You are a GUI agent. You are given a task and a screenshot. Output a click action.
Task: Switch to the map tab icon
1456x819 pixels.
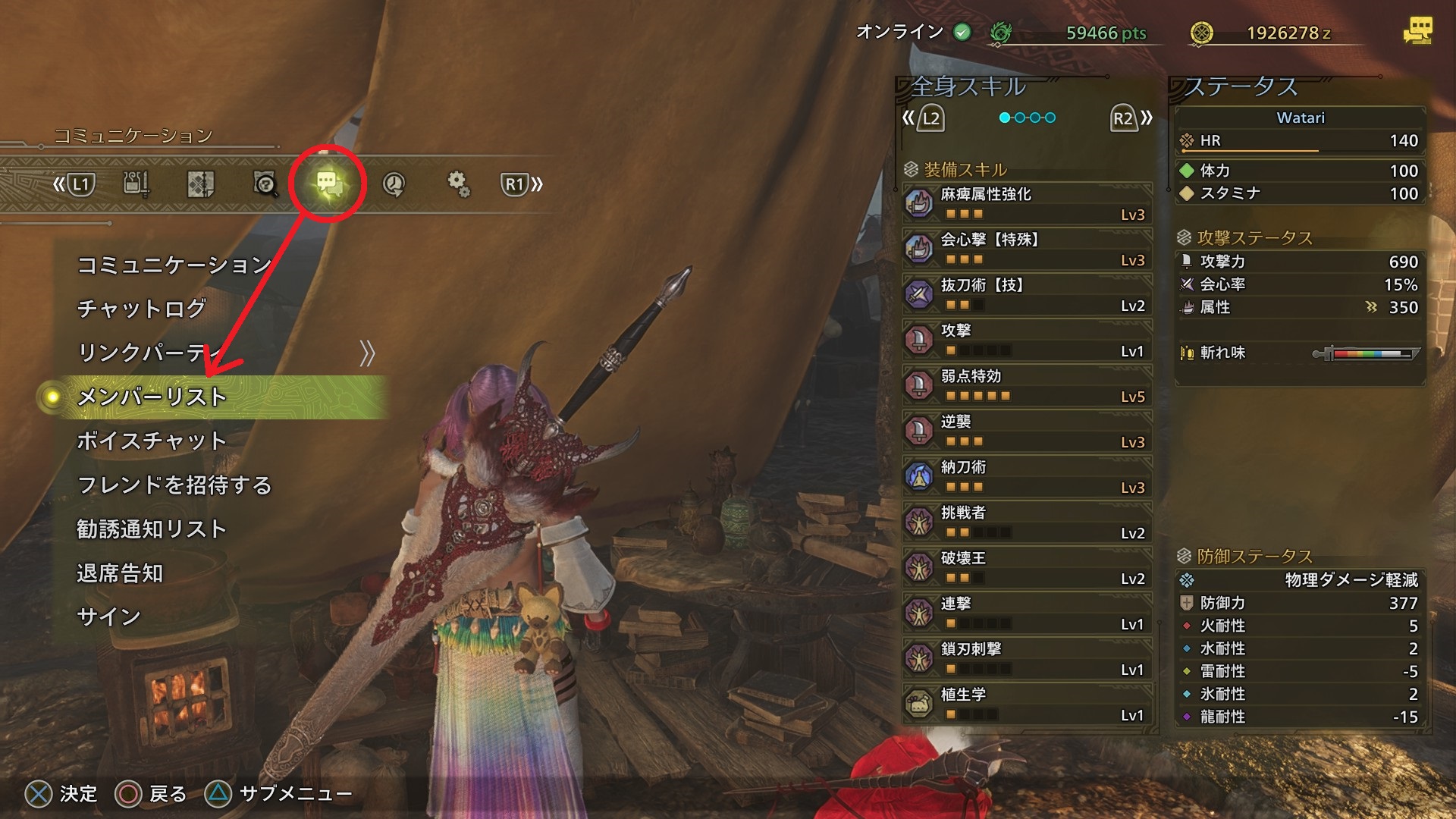tap(200, 184)
